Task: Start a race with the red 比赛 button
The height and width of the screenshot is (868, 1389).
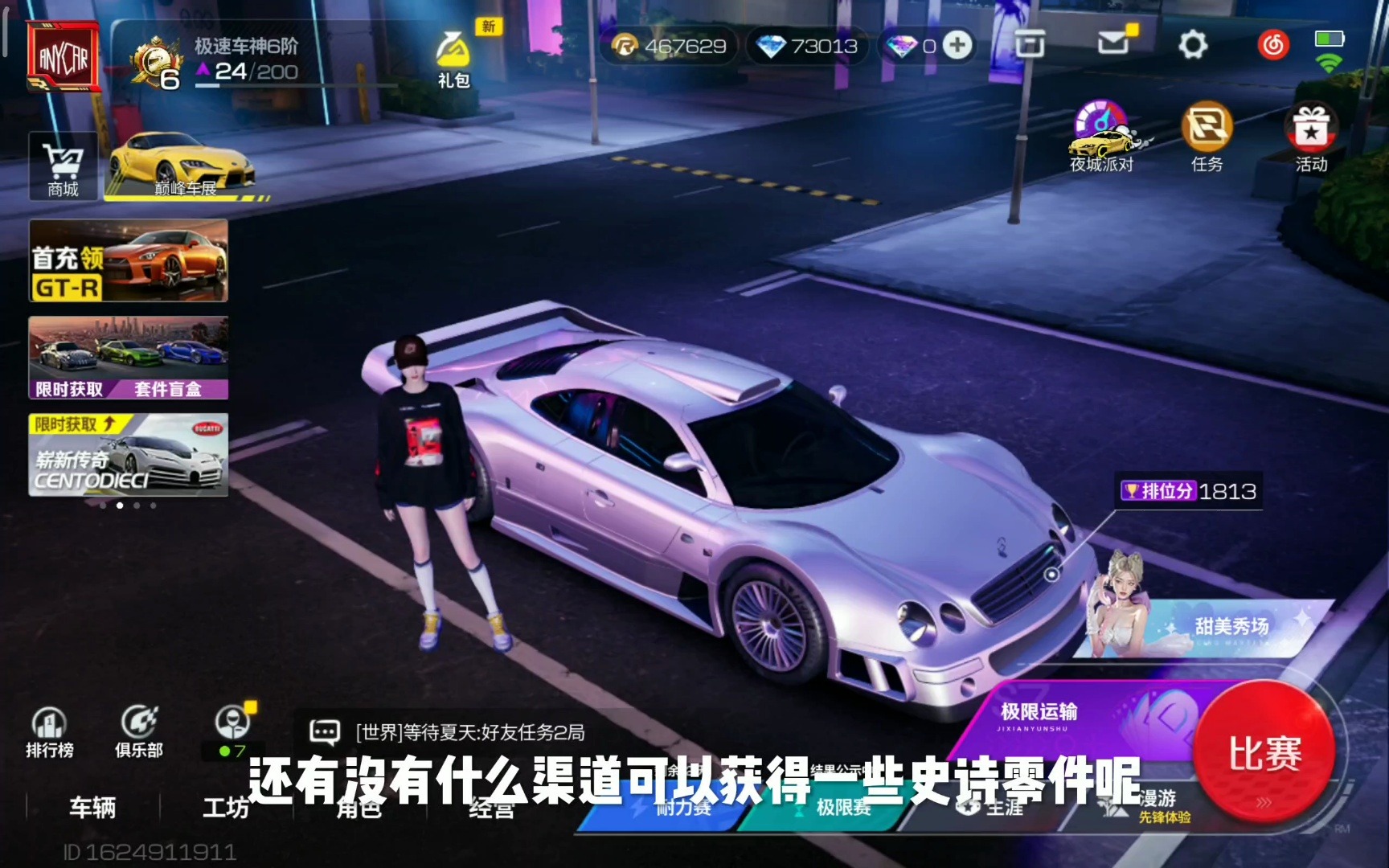Action: coord(1264,751)
